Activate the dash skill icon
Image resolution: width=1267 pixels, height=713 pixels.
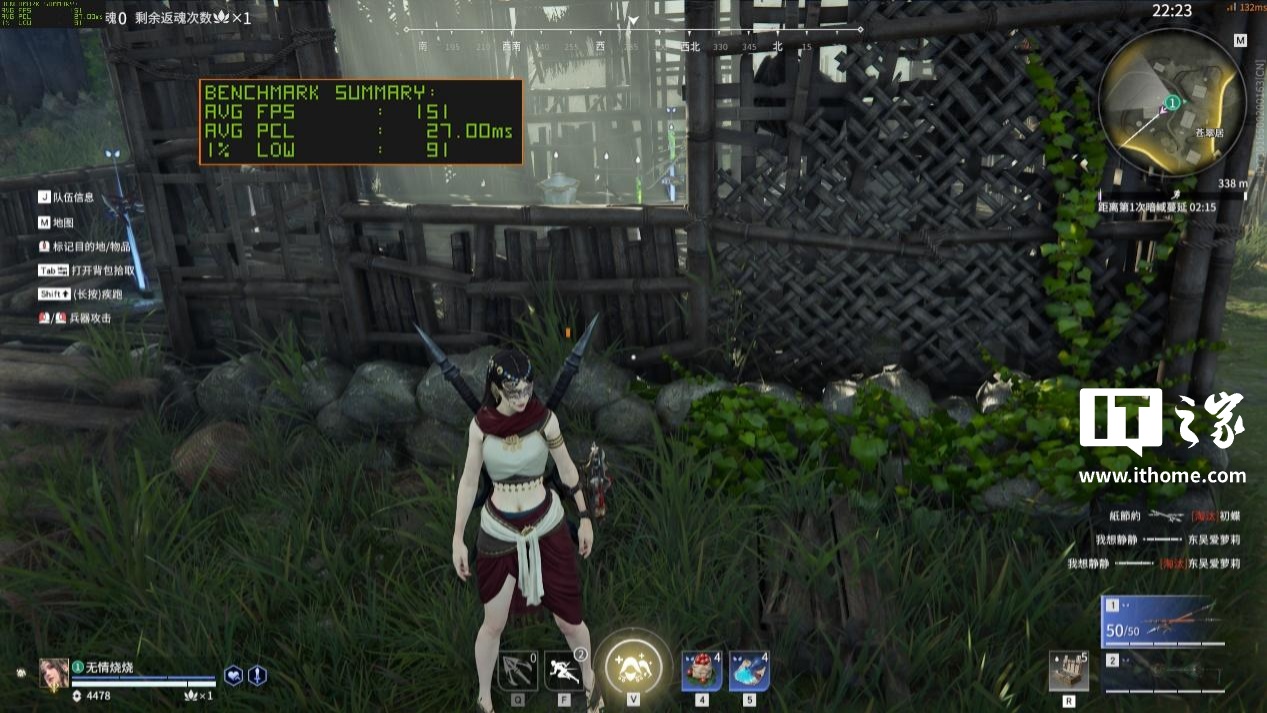(x=564, y=670)
